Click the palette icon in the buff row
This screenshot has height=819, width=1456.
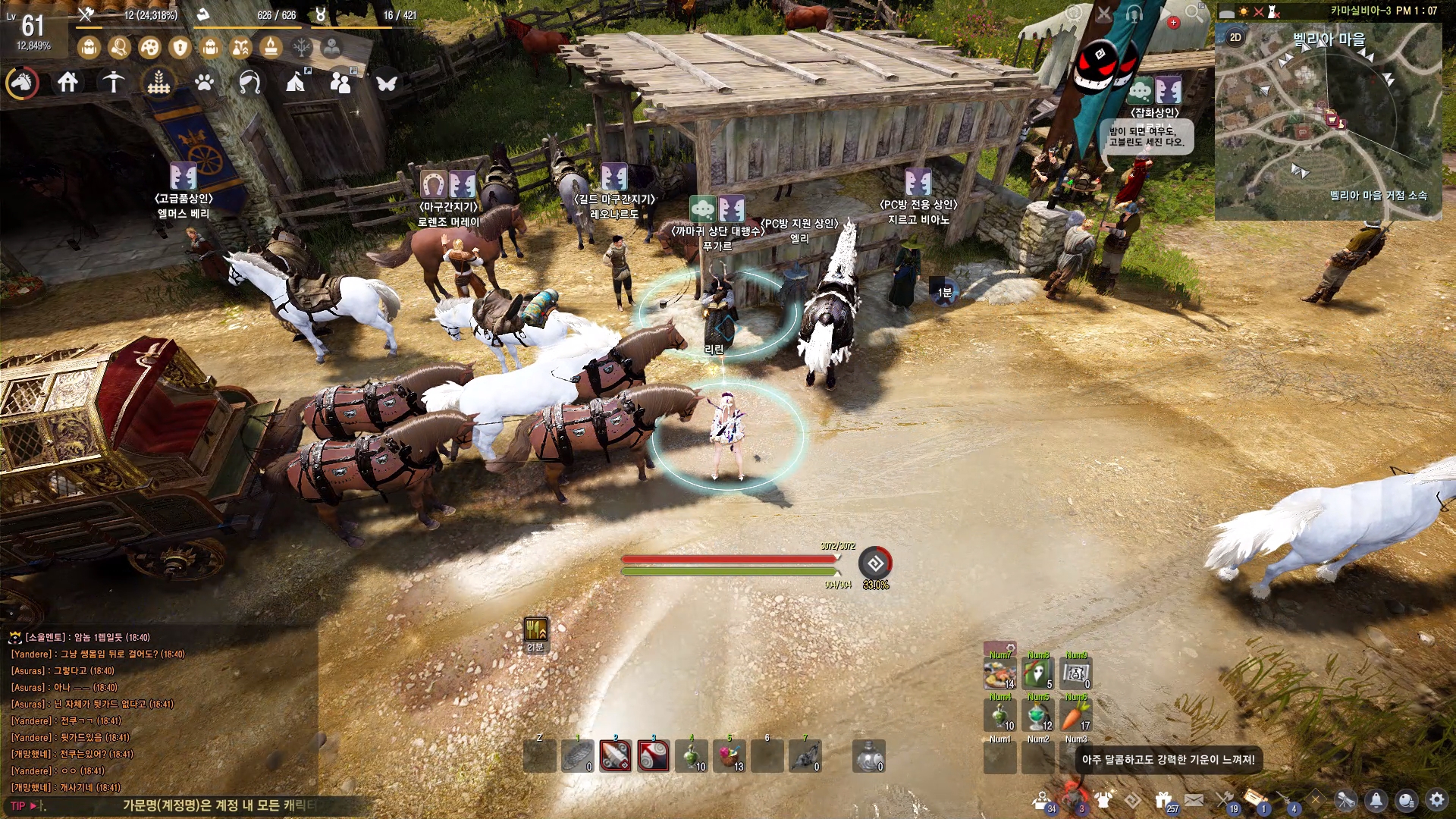tap(149, 48)
